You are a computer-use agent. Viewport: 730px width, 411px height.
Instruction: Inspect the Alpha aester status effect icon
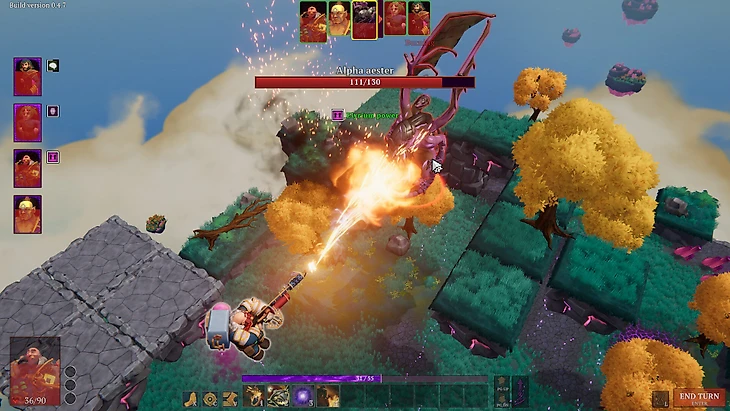[338, 115]
